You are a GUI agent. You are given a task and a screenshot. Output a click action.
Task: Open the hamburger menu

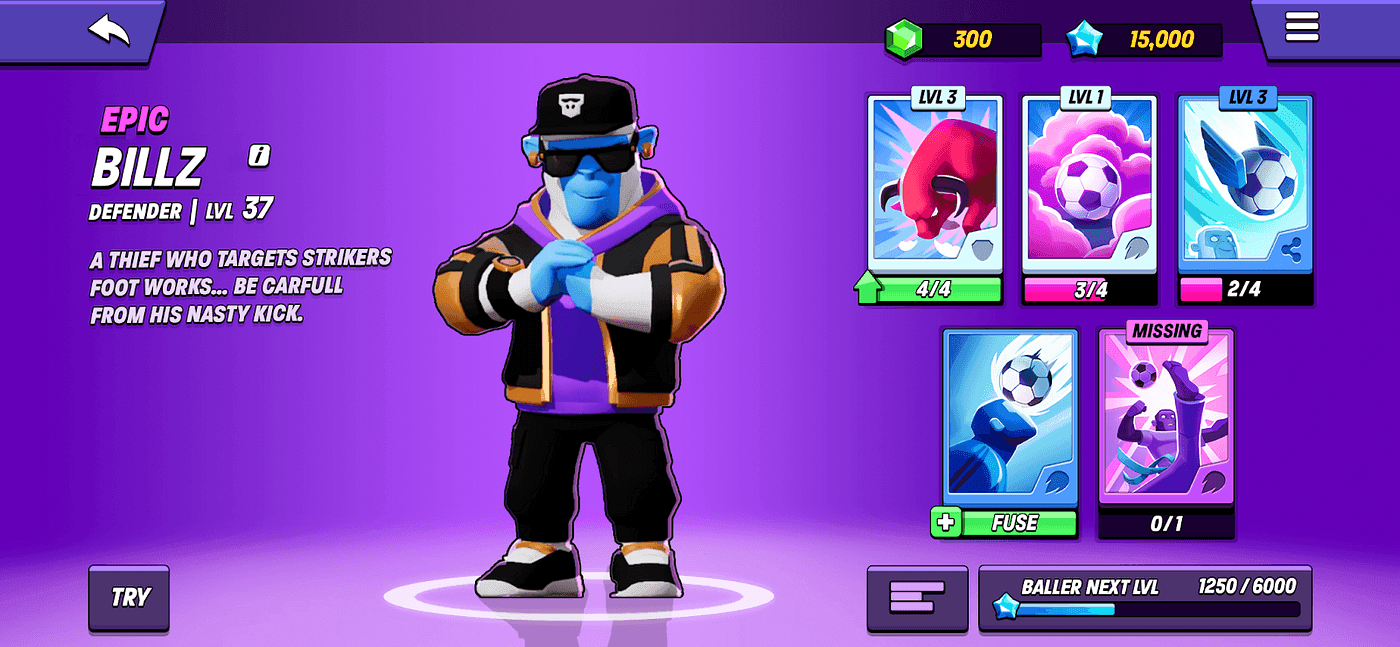(1301, 27)
